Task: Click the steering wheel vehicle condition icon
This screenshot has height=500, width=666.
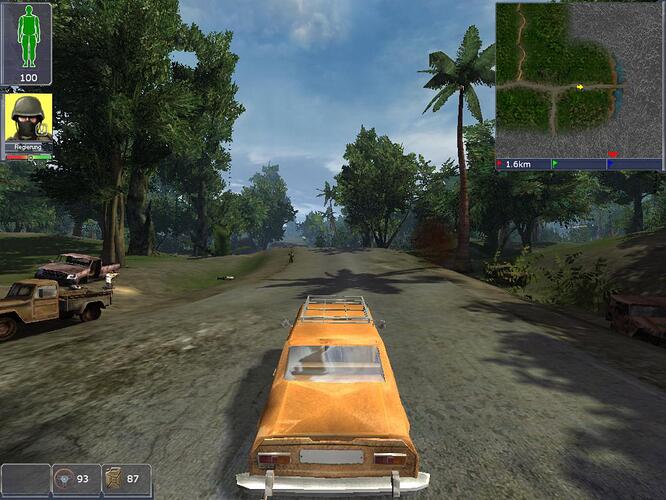Action: tap(64, 479)
